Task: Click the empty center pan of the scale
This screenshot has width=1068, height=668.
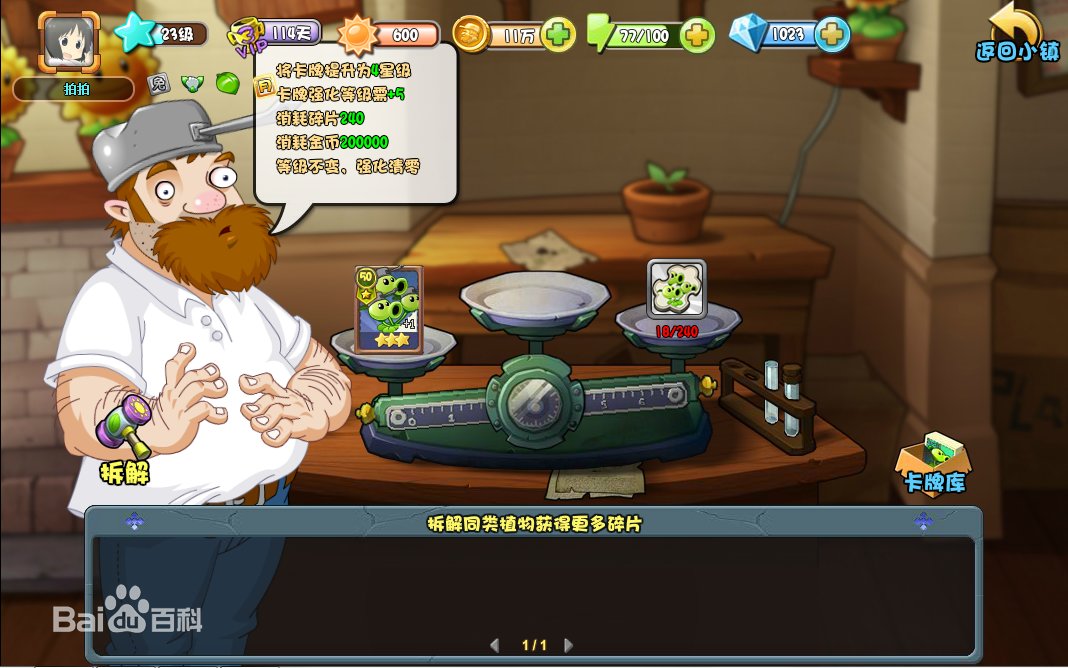Action: 534,296
